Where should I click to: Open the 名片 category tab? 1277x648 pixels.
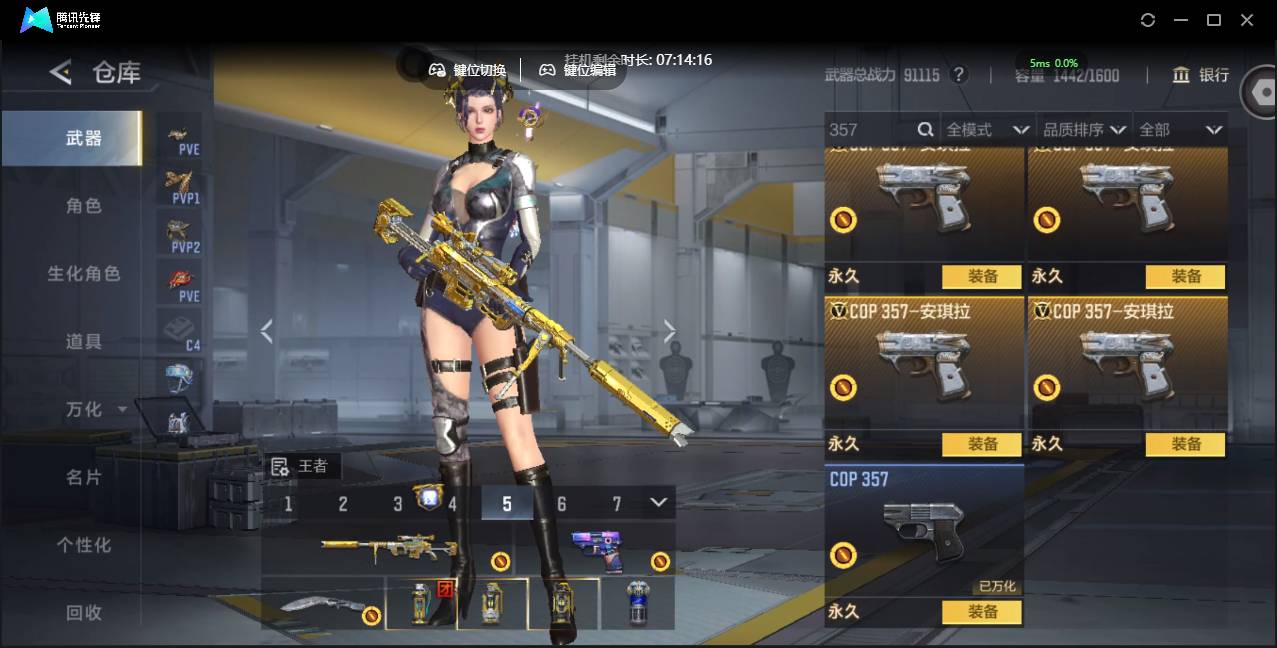point(84,478)
